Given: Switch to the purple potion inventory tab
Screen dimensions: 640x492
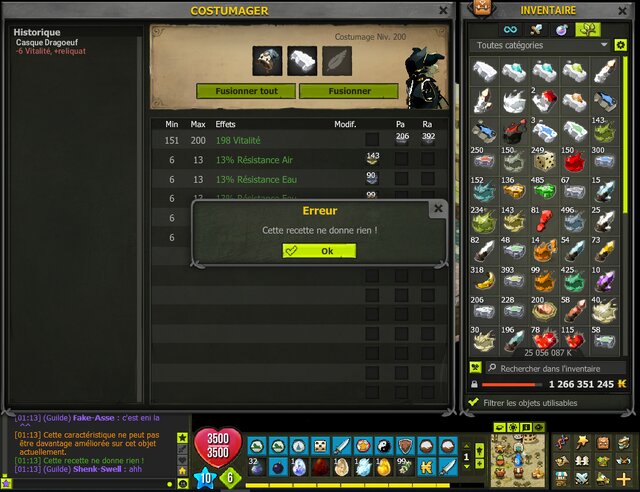Looking at the screenshot, I should 563,29.
